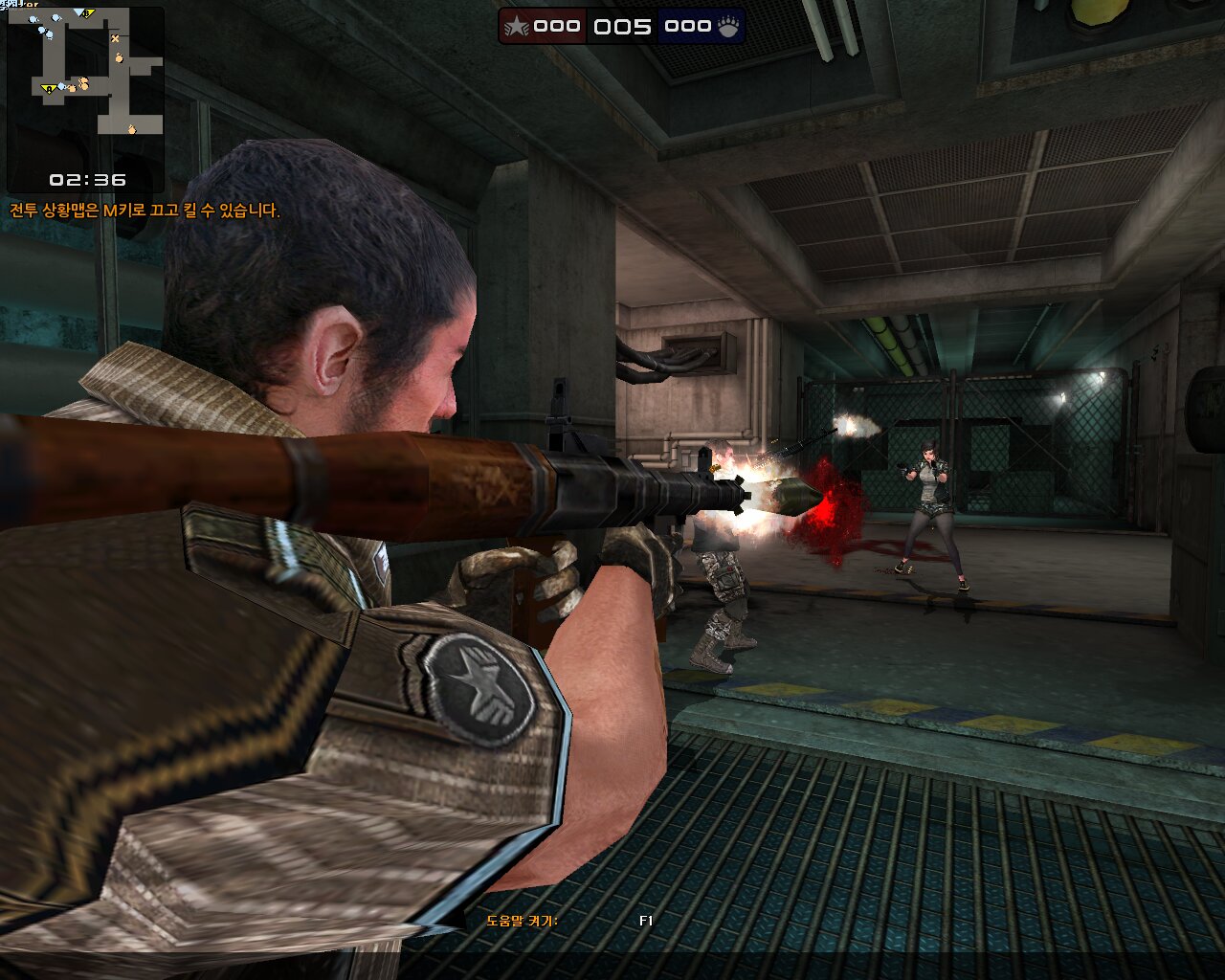Select bombsite marker A on minimap
Viewport: 1225px width, 980px height.
point(48,88)
